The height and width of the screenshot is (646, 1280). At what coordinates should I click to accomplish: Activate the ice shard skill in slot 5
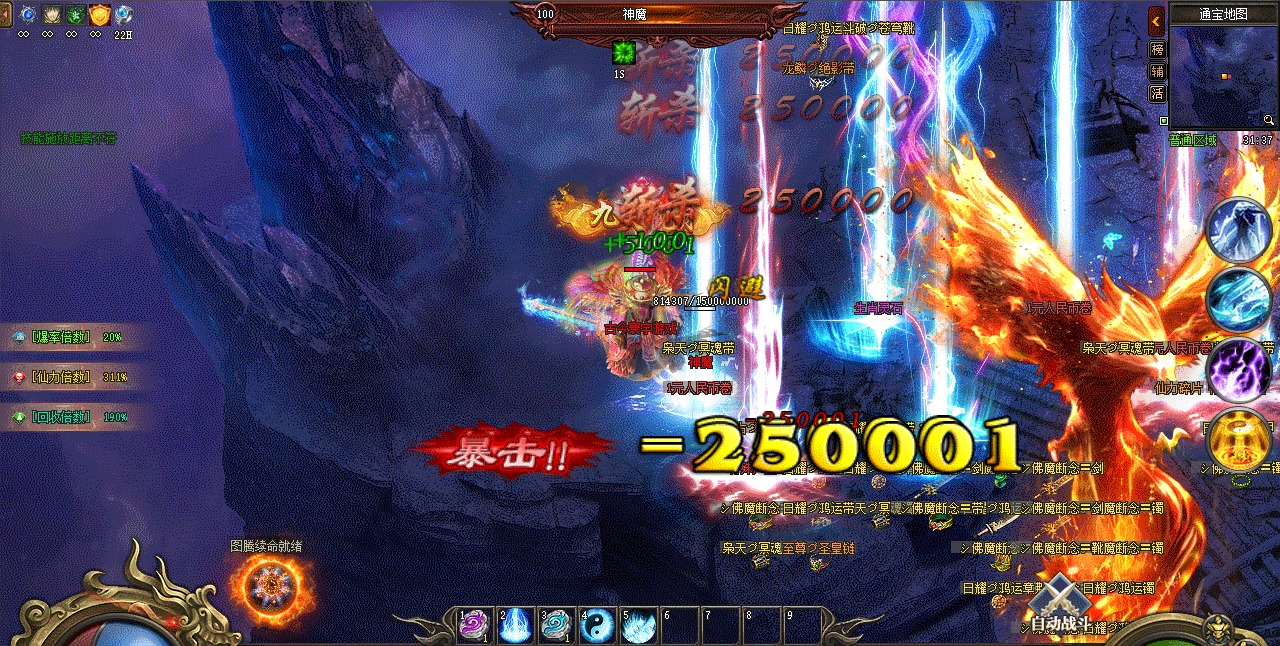click(638, 626)
